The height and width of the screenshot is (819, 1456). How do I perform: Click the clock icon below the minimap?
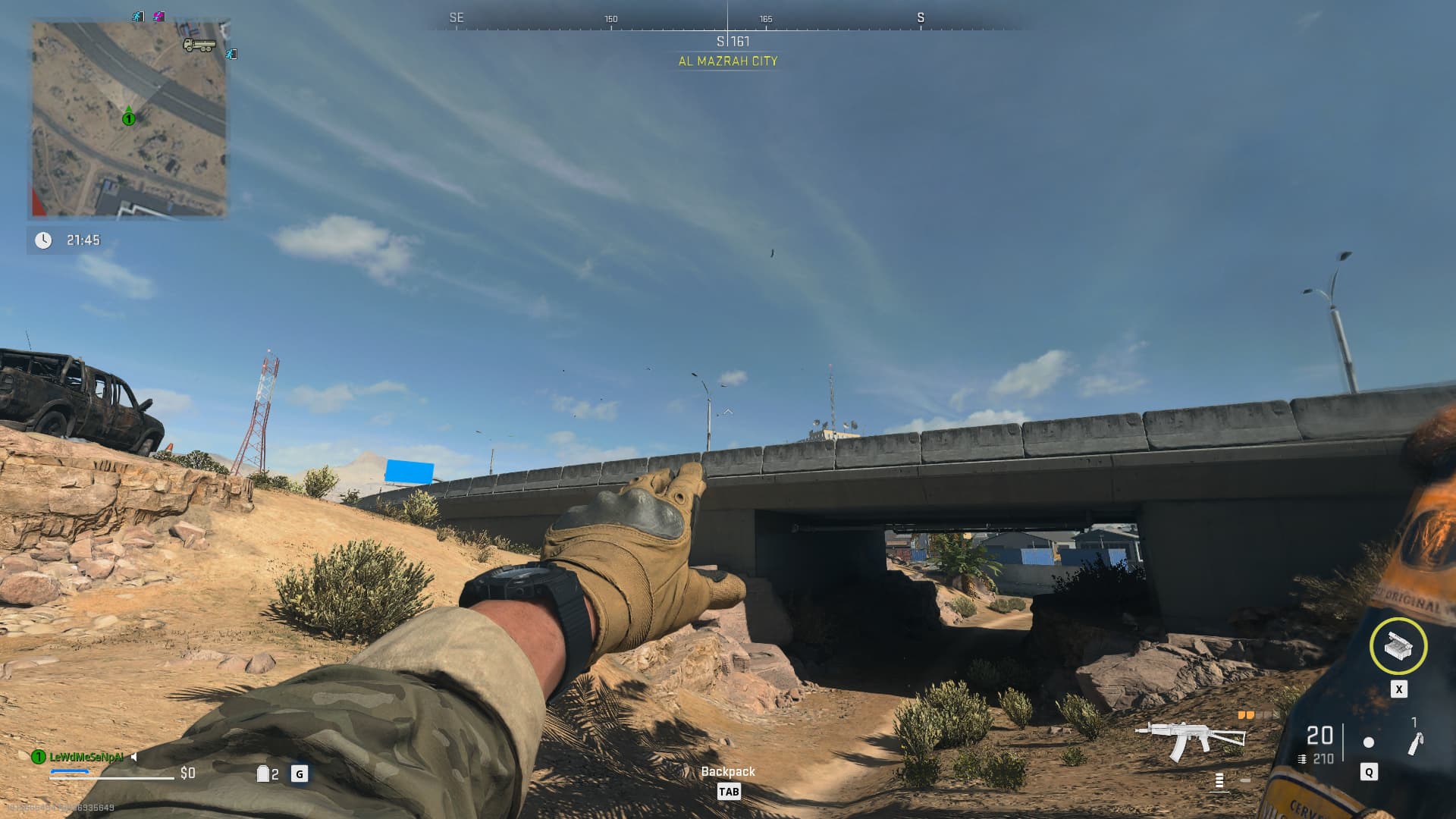click(43, 239)
